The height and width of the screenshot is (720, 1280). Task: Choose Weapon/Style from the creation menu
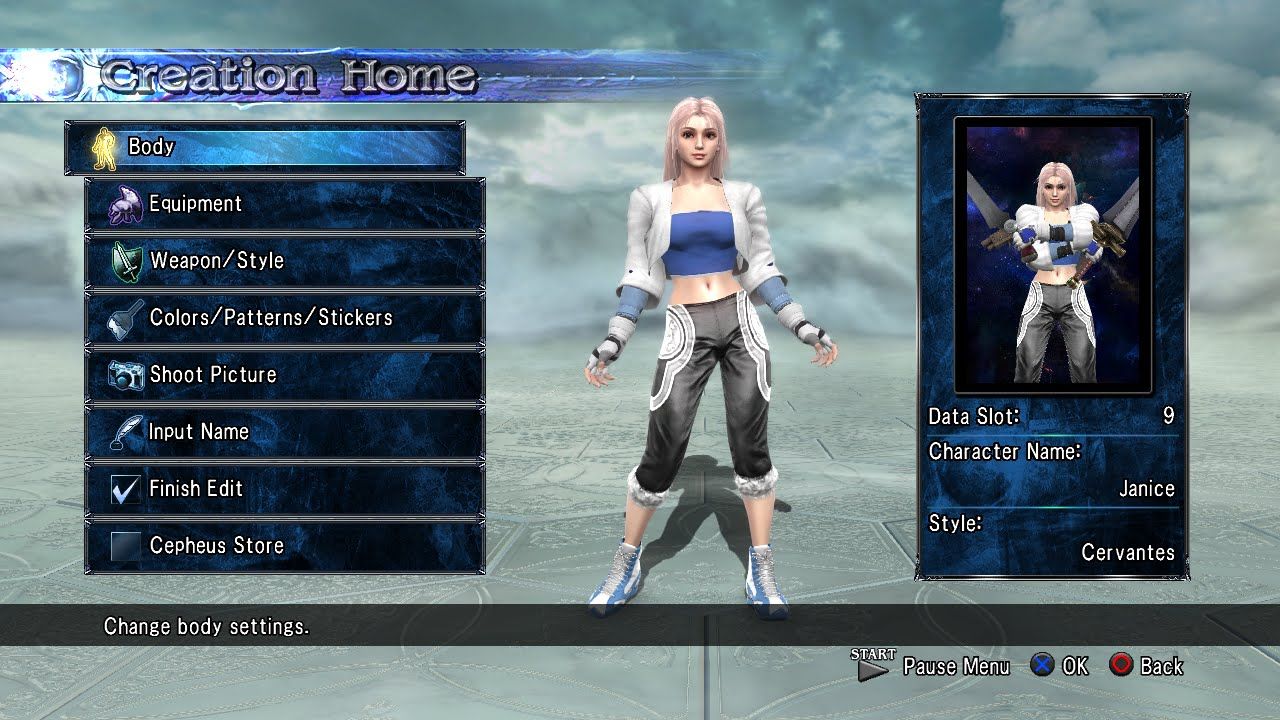285,261
